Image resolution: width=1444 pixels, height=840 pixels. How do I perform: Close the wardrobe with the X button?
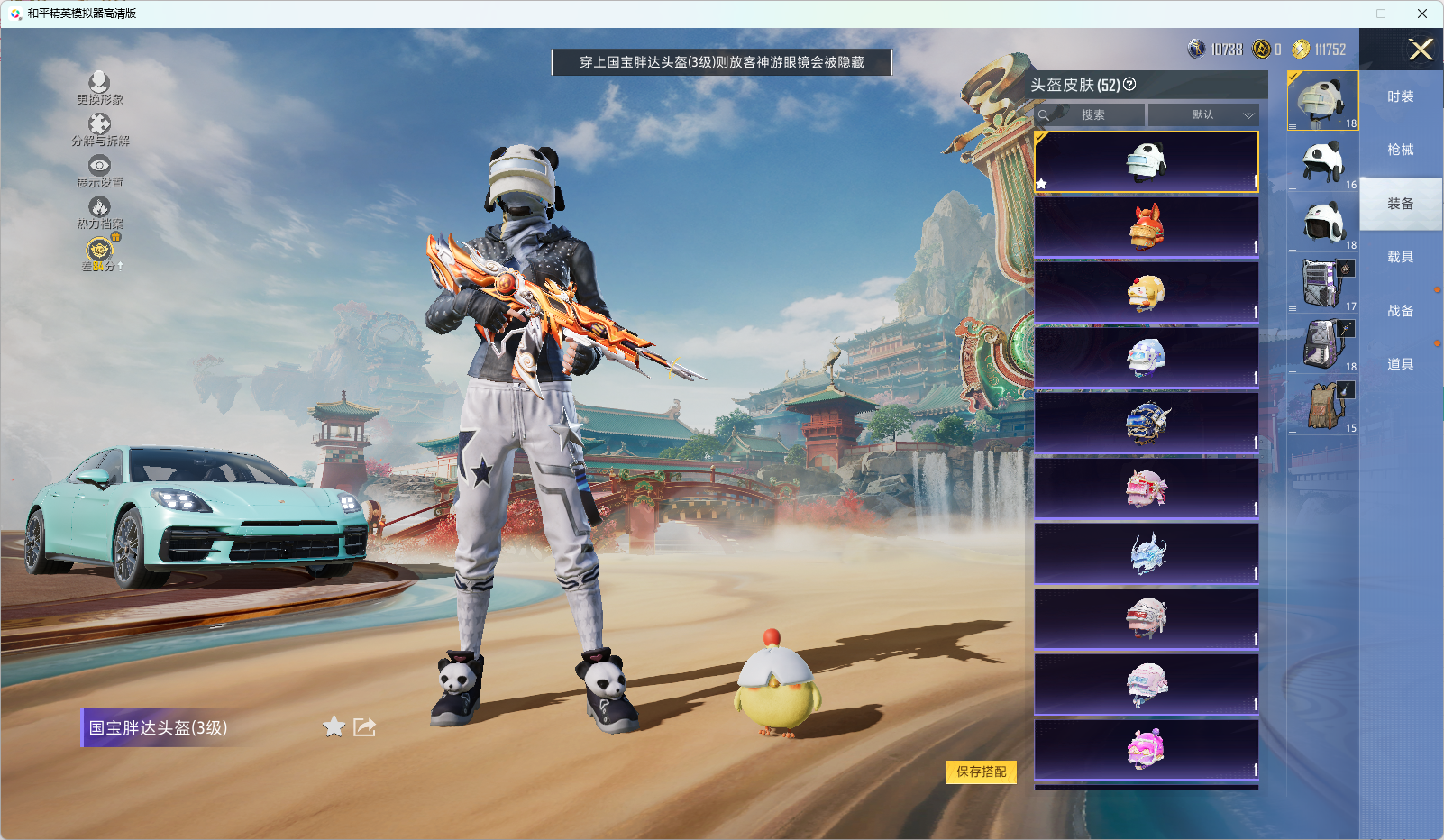pyautogui.click(x=1421, y=50)
